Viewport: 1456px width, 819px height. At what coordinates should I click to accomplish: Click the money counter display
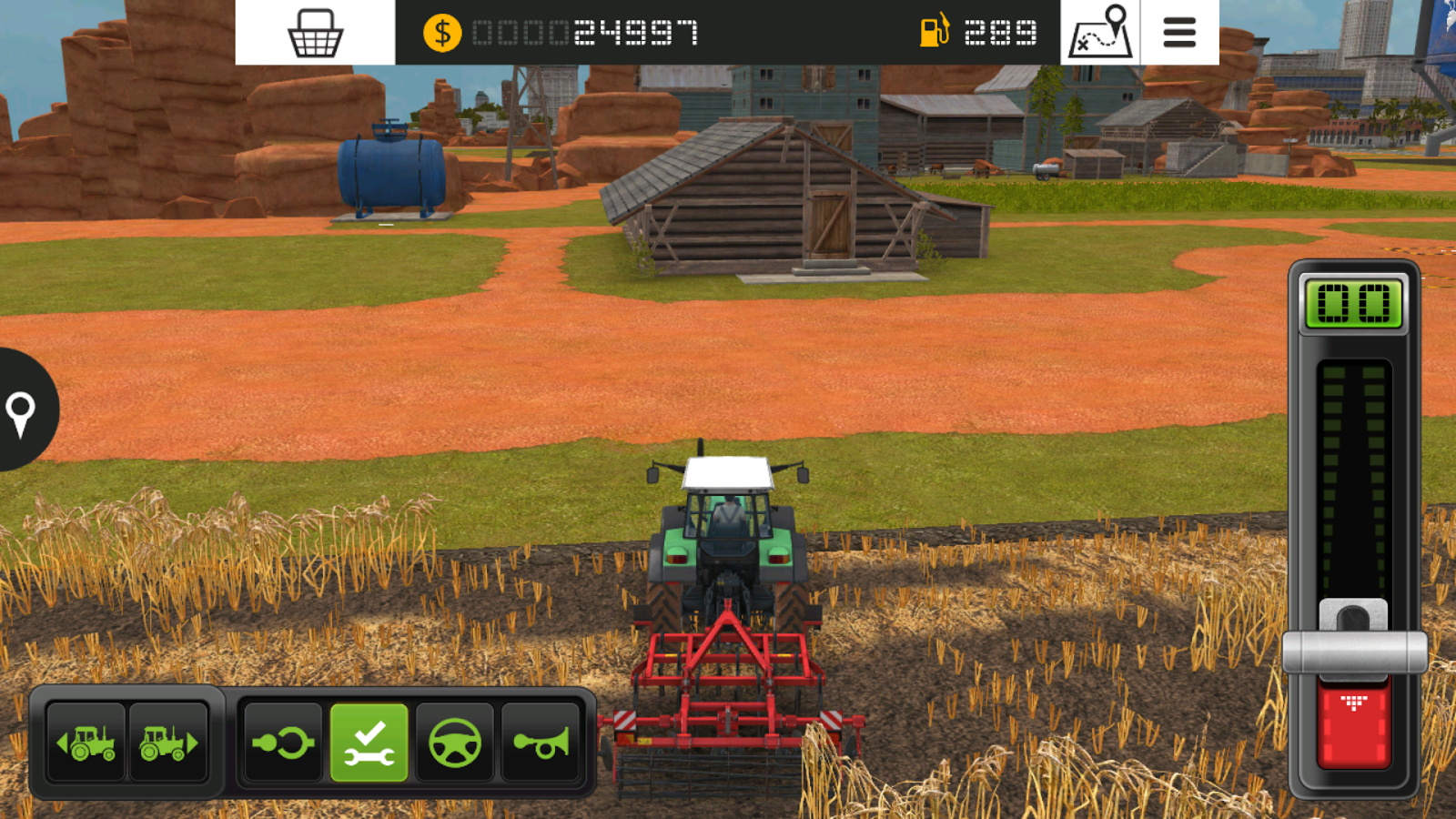pos(564,33)
